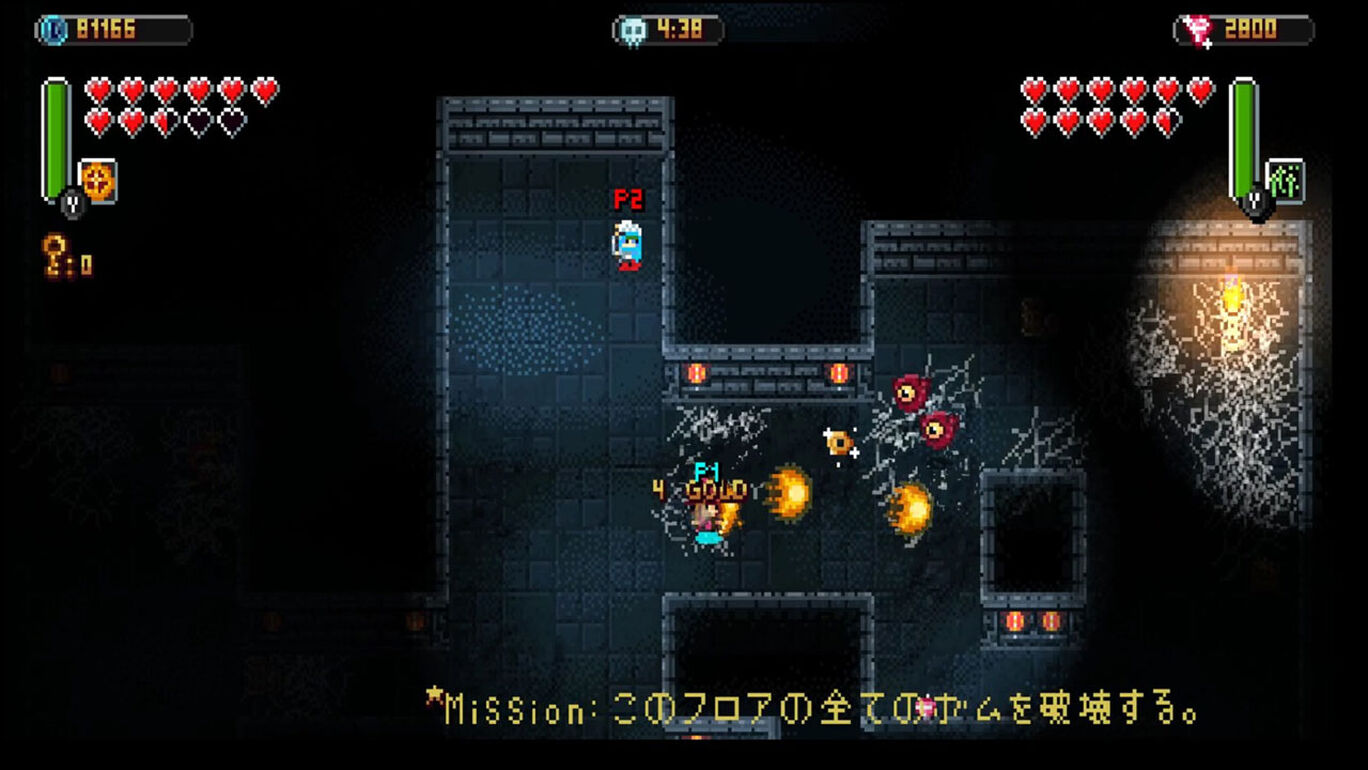Click the blue coin currency icon
The height and width of the screenshot is (770, 1368).
click(53, 29)
